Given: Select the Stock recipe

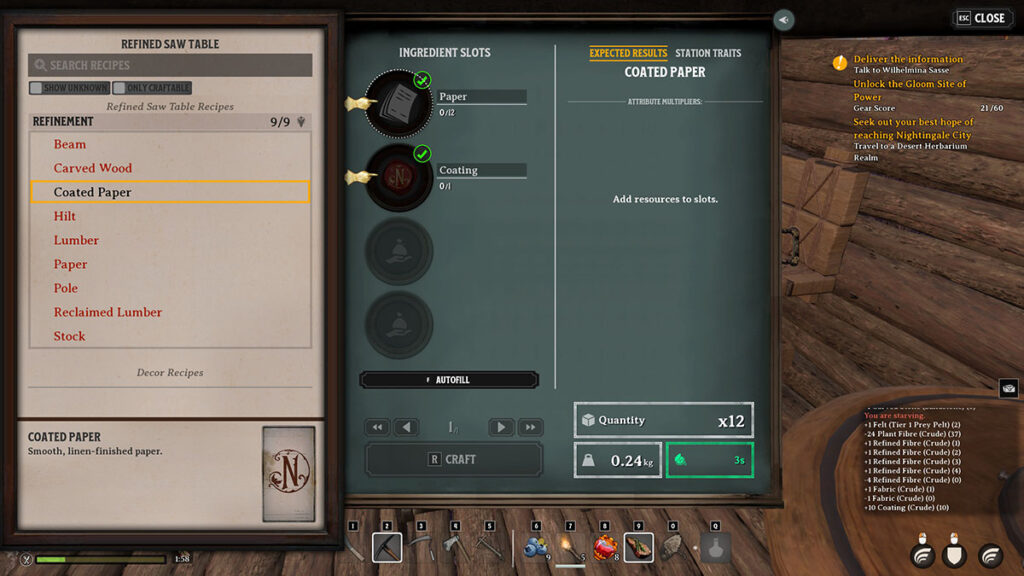Looking at the screenshot, I should 70,336.
